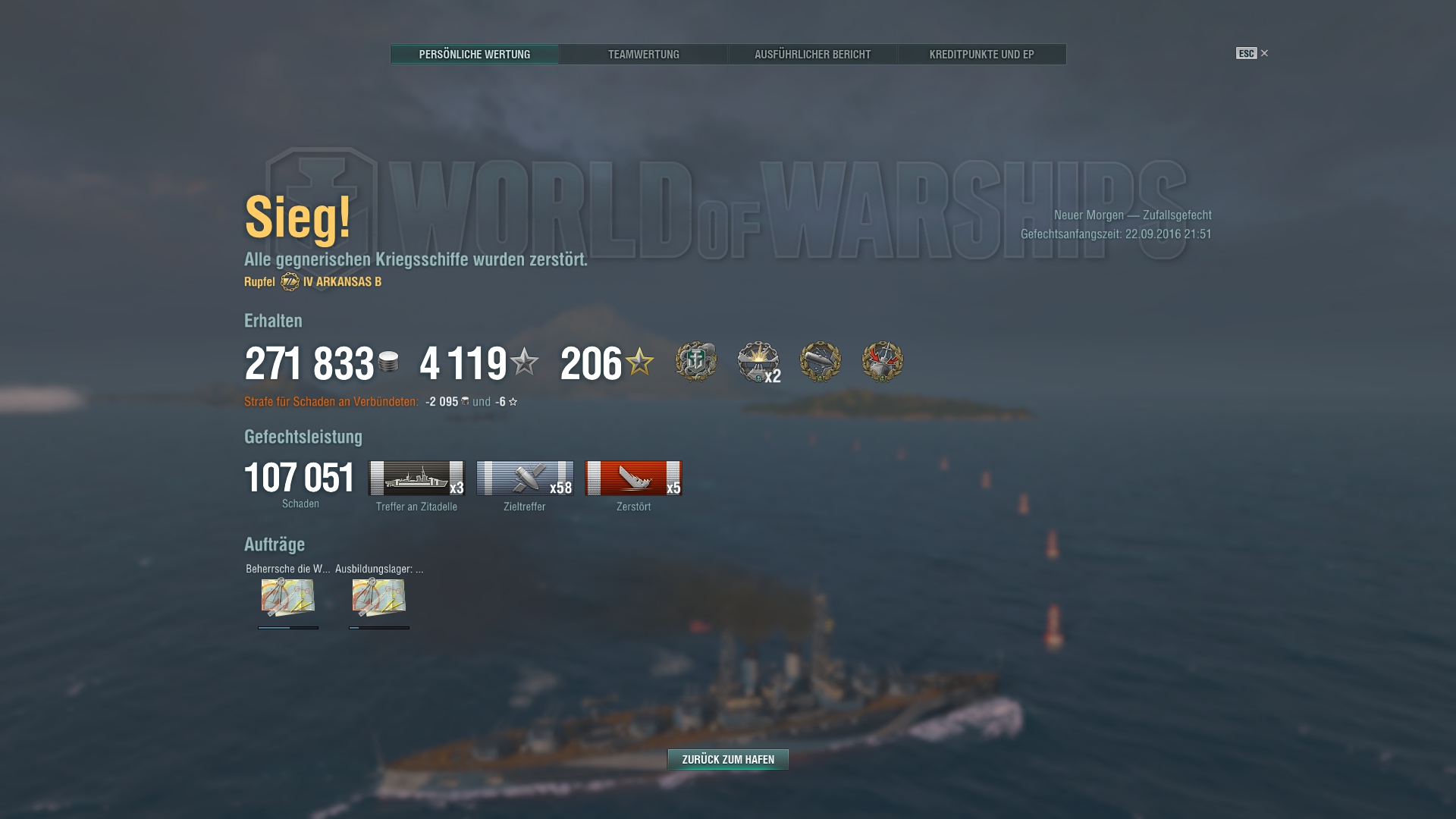Click the red Zerstört ribbon

[x=633, y=479]
